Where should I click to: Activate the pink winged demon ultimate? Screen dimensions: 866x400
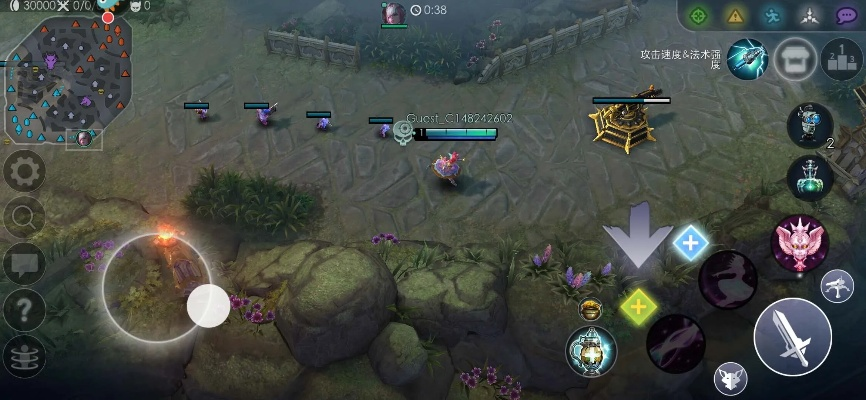pos(799,243)
